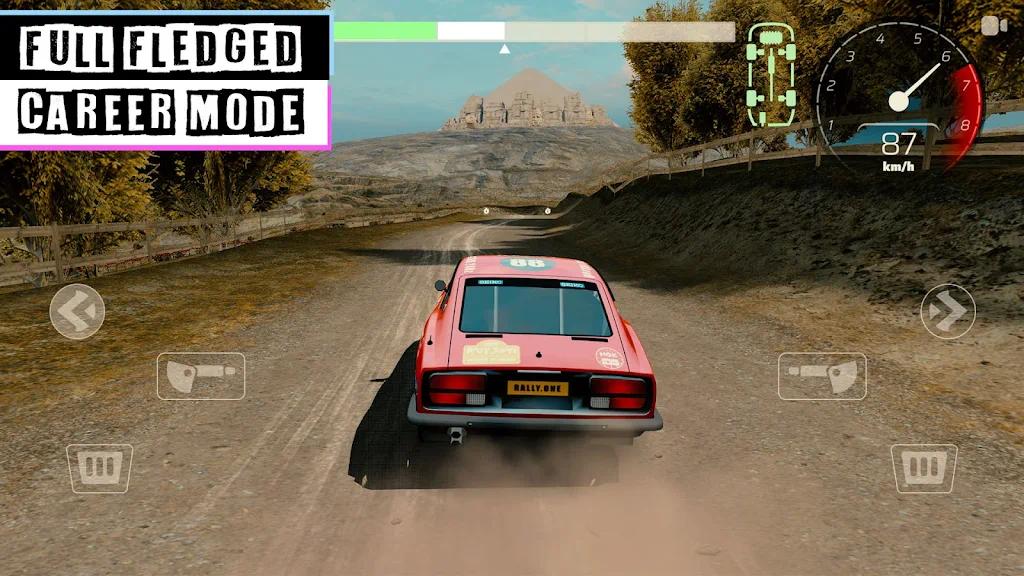Pull the handbrake lever pointing left

click(822, 376)
